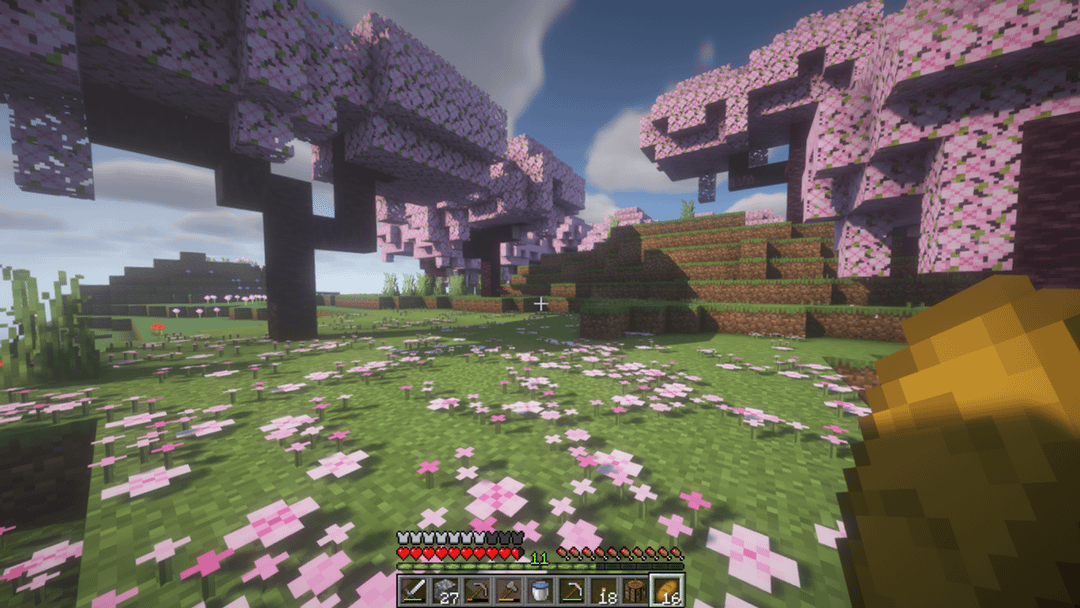This screenshot has width=1080, height=608.
Task: Select the bread stack of 16
Action: click(x=668, y=590)
